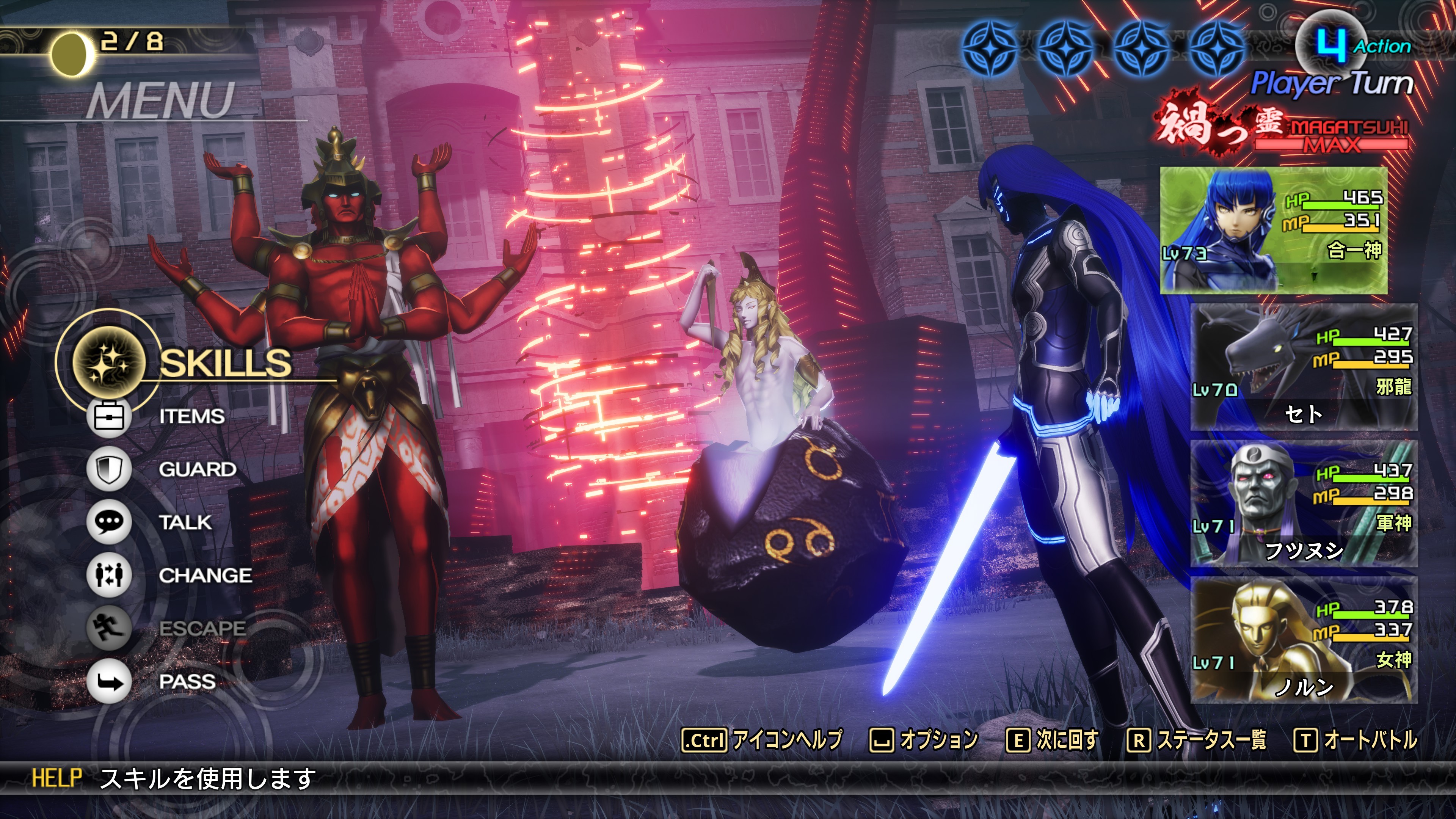Open the CHANGE party option
The image size is (1456, 819).
[205, 576]
